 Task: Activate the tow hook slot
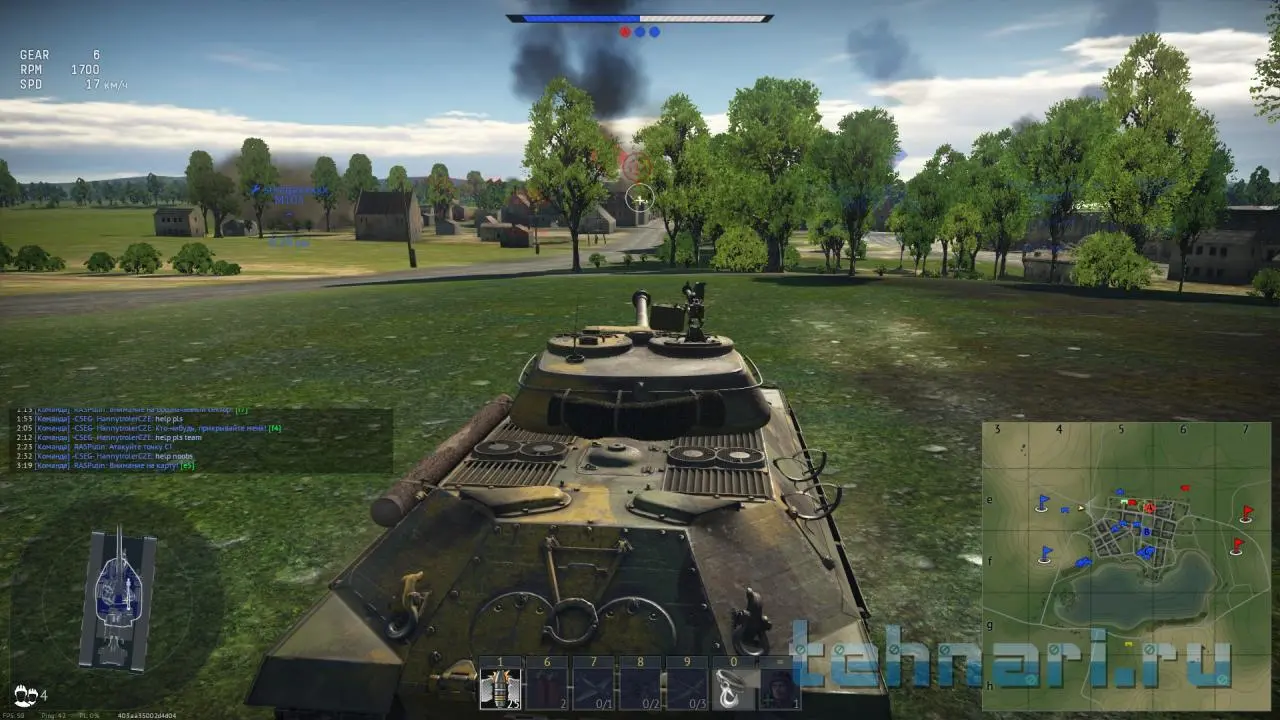pos(733,688)
